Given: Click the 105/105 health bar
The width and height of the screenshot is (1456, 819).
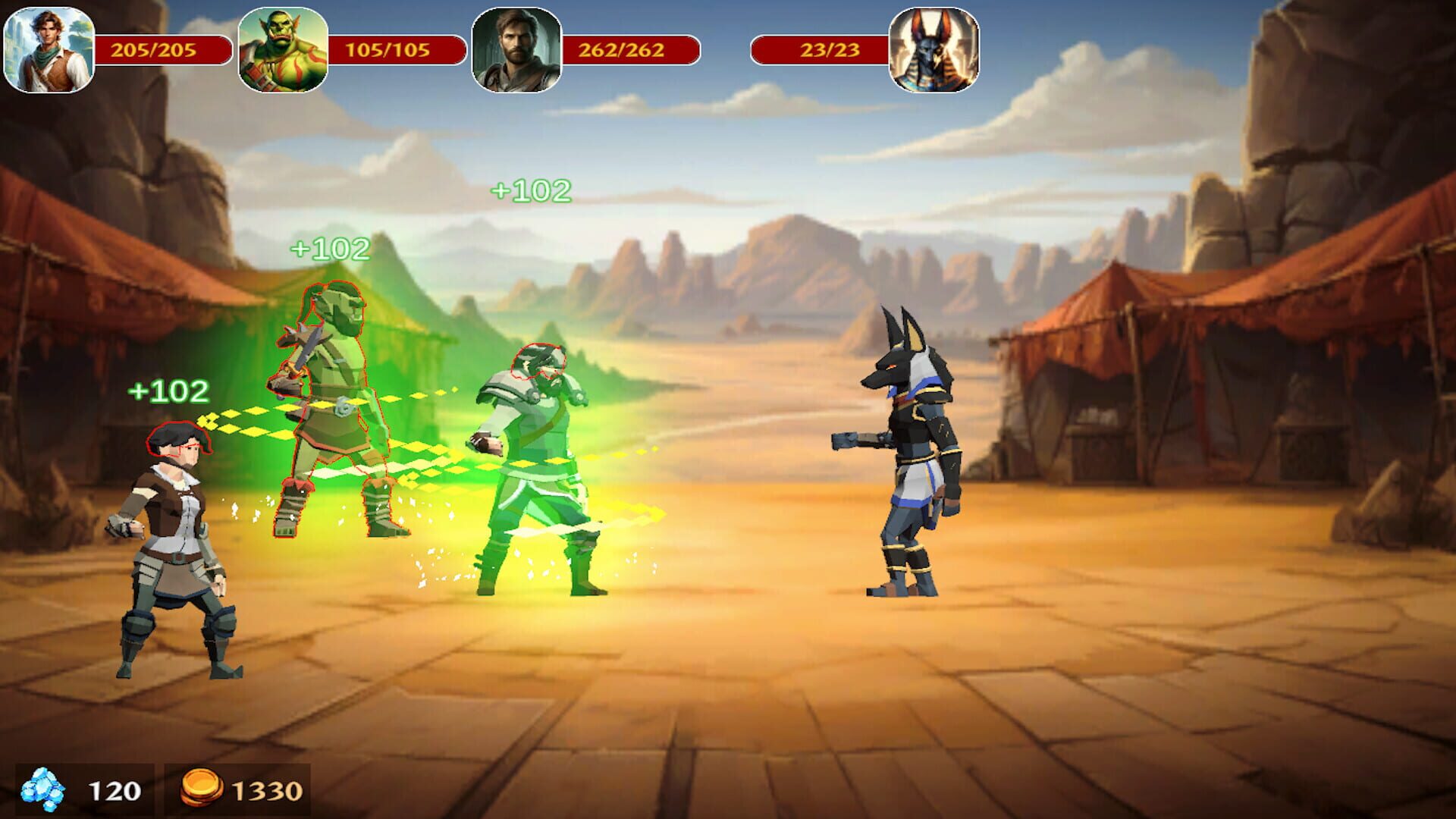Looking at the screenshot, I should pyautogui.click(x=387, y=49).
